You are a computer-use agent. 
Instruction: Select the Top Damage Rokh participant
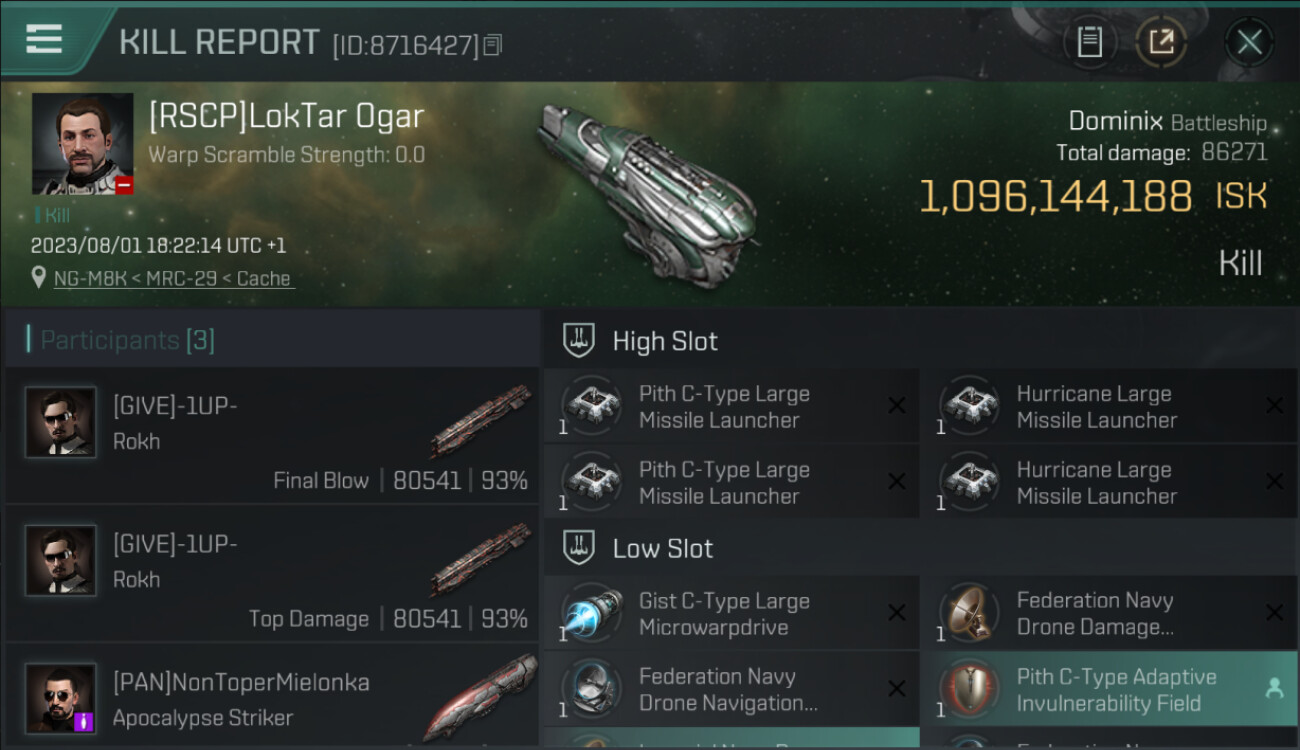click(272, 573)
